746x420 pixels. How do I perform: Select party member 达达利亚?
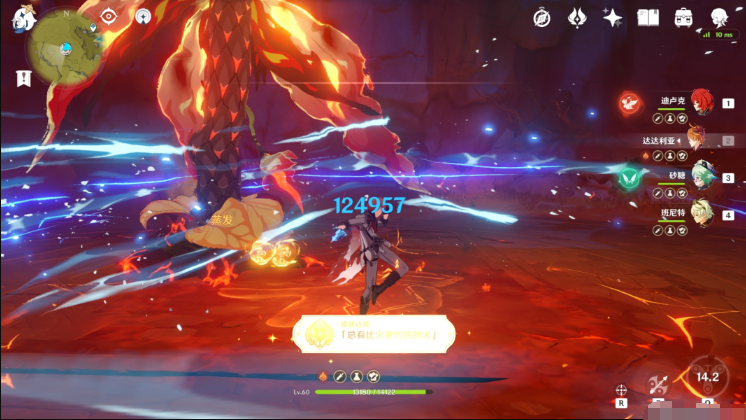pyautogui.click(x=695, y=139)
